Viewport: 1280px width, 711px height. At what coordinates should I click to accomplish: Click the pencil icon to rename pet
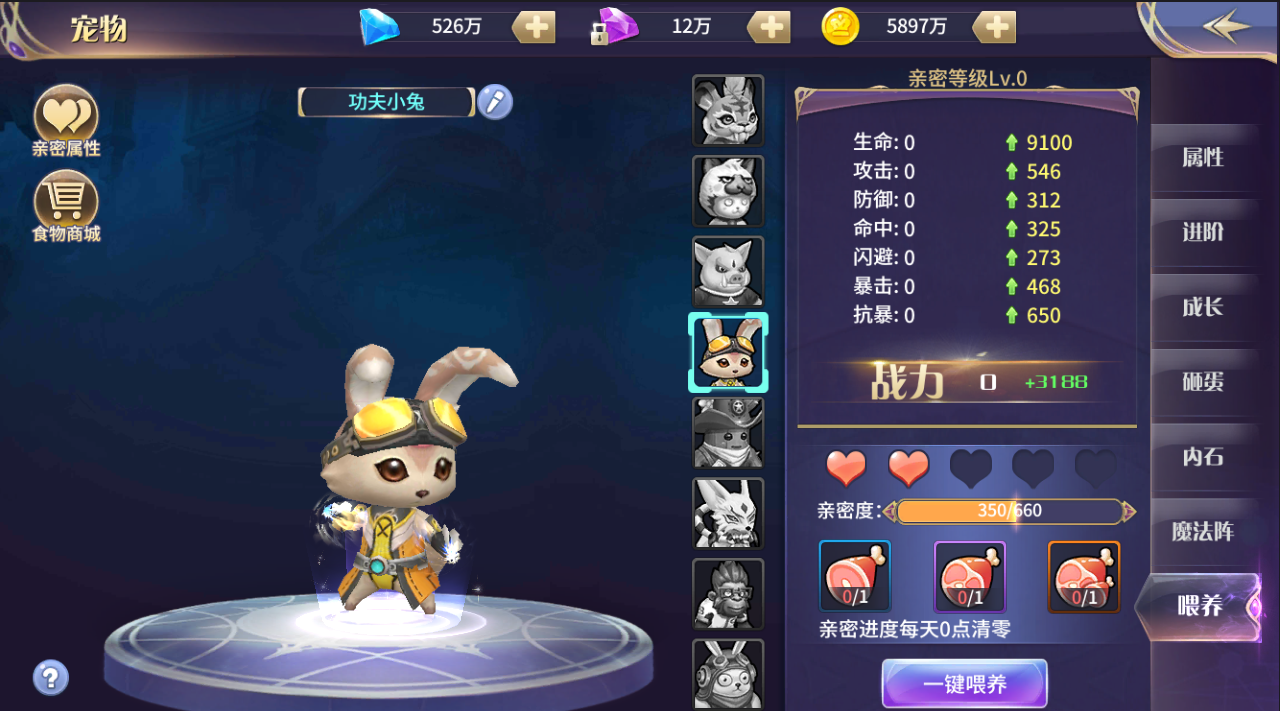pyautogui.click(x=494, y=102)
